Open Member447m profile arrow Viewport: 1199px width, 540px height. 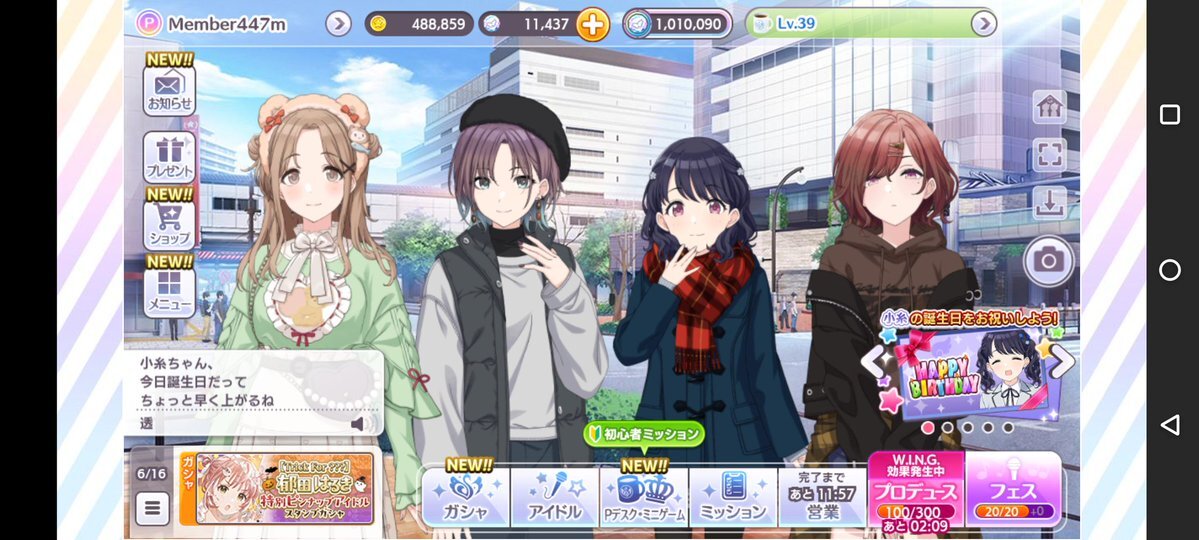click(x=338, y=23)
